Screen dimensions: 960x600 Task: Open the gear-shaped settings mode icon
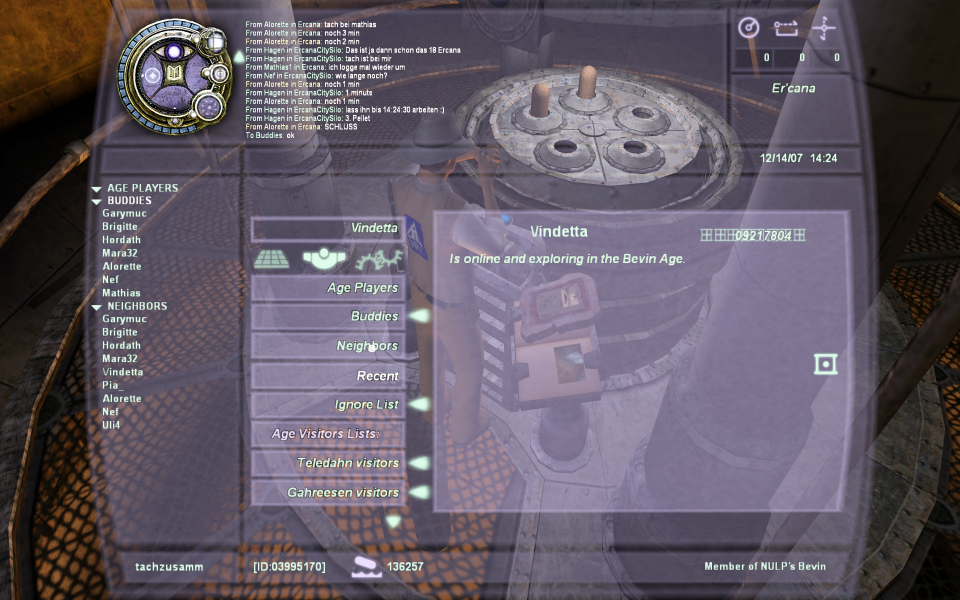[381, 259]
